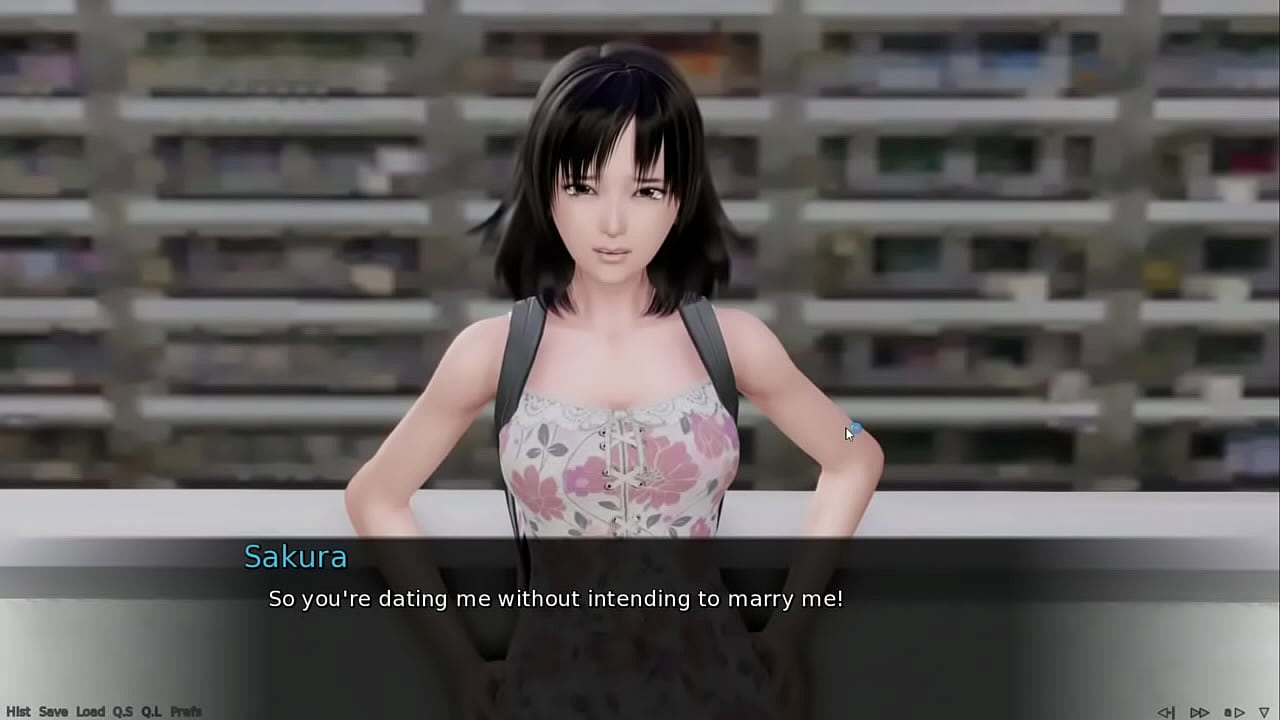Click Sakura's name label above the dialogue
Image resolution: width=1280 pixels, height=720 pixels.
(x=296, y=557)
